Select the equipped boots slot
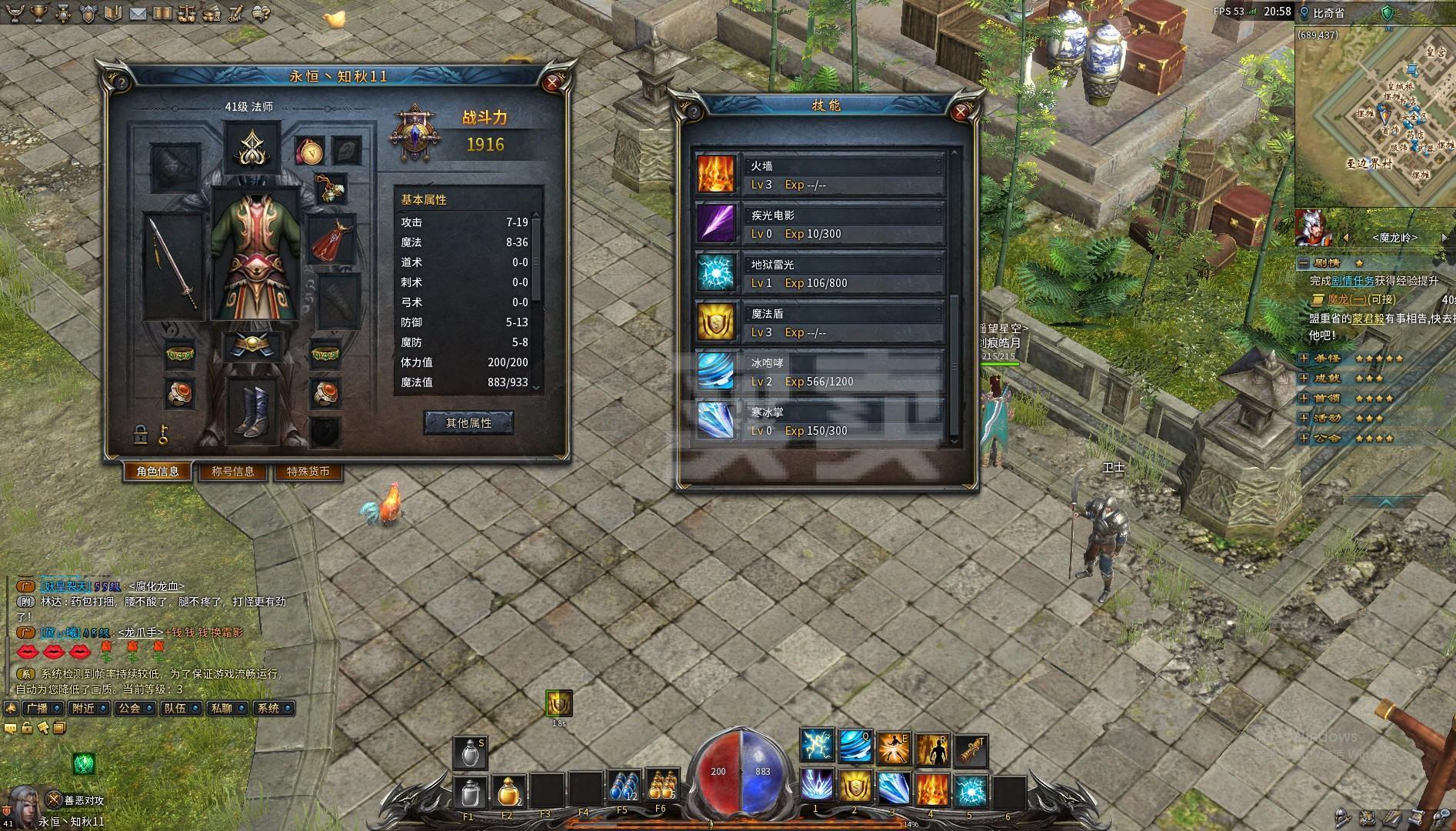Viewport: 1456px width, 831px height. (252, 412)
